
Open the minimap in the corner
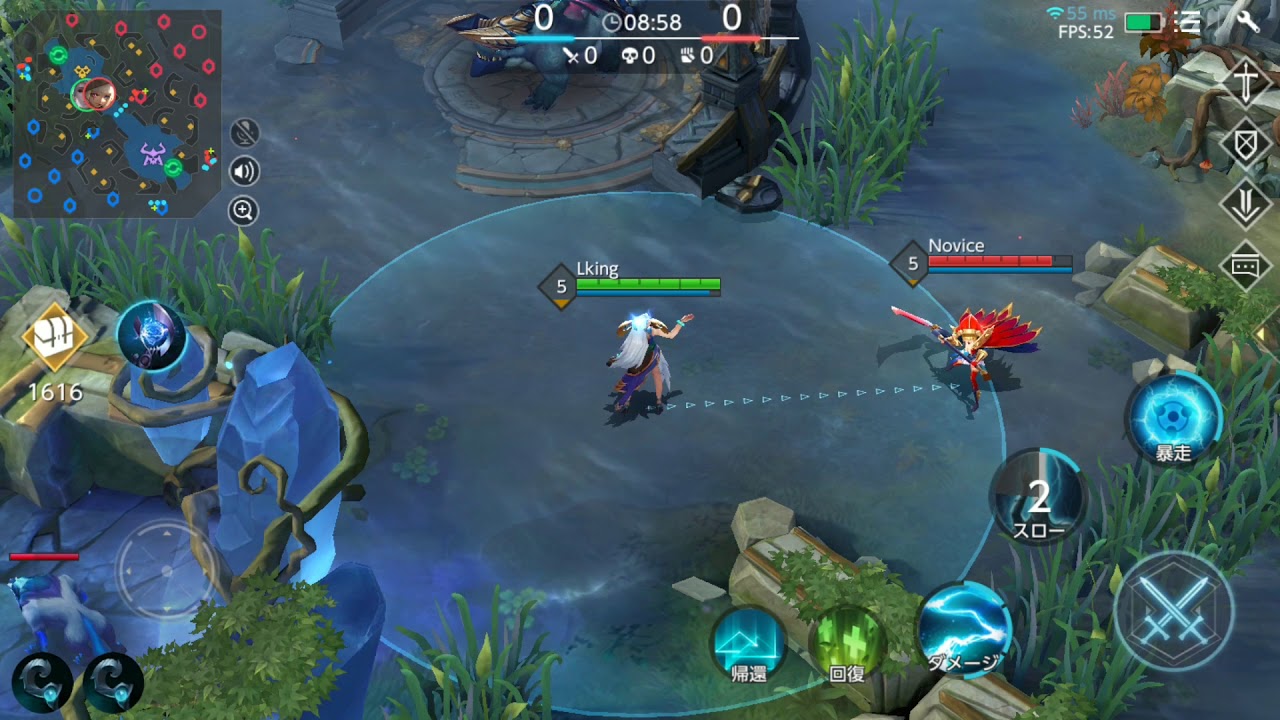click(x=117, y=113)
